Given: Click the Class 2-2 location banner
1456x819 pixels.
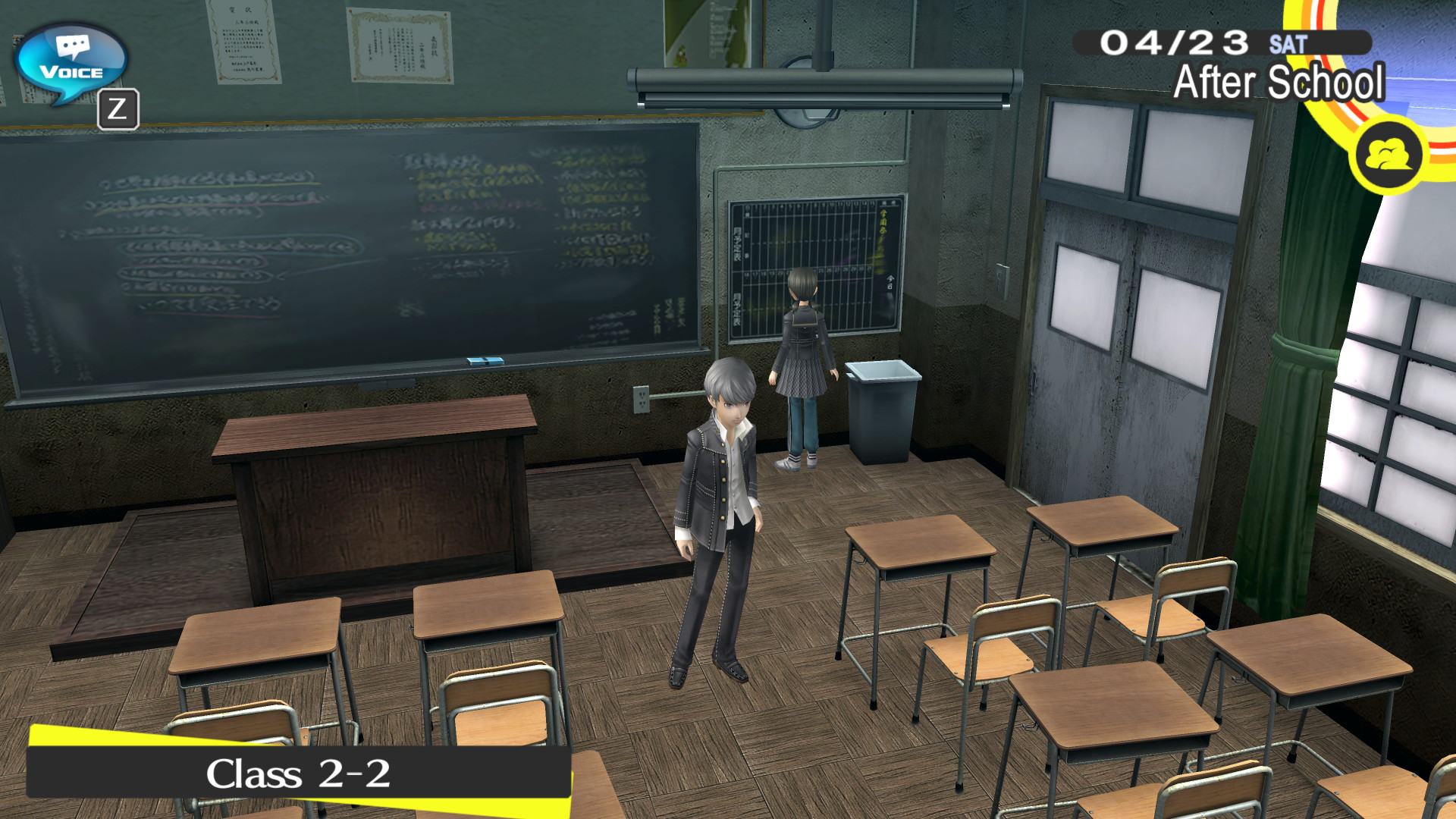Looking at the screenshot, I should 296,771.
